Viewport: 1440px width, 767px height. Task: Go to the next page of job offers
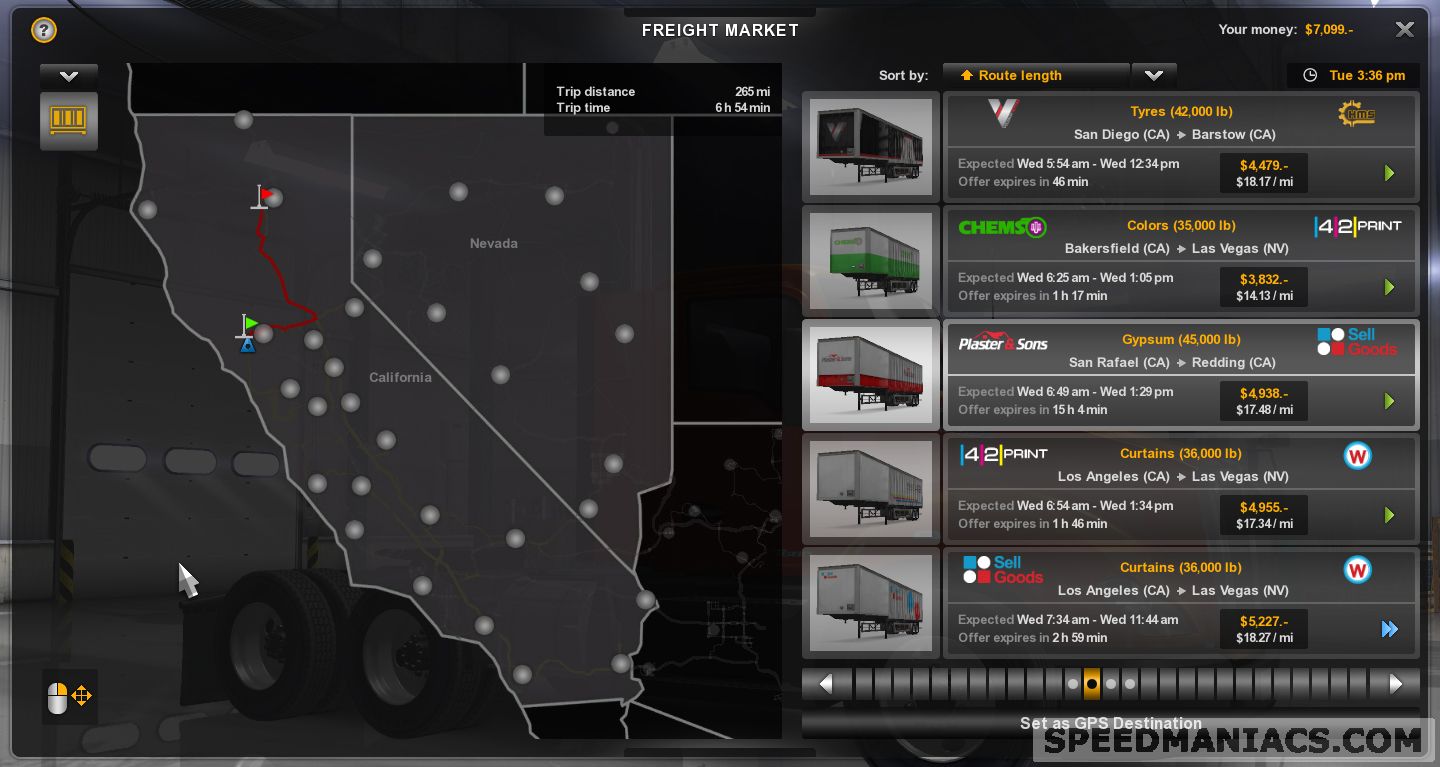1396,684
